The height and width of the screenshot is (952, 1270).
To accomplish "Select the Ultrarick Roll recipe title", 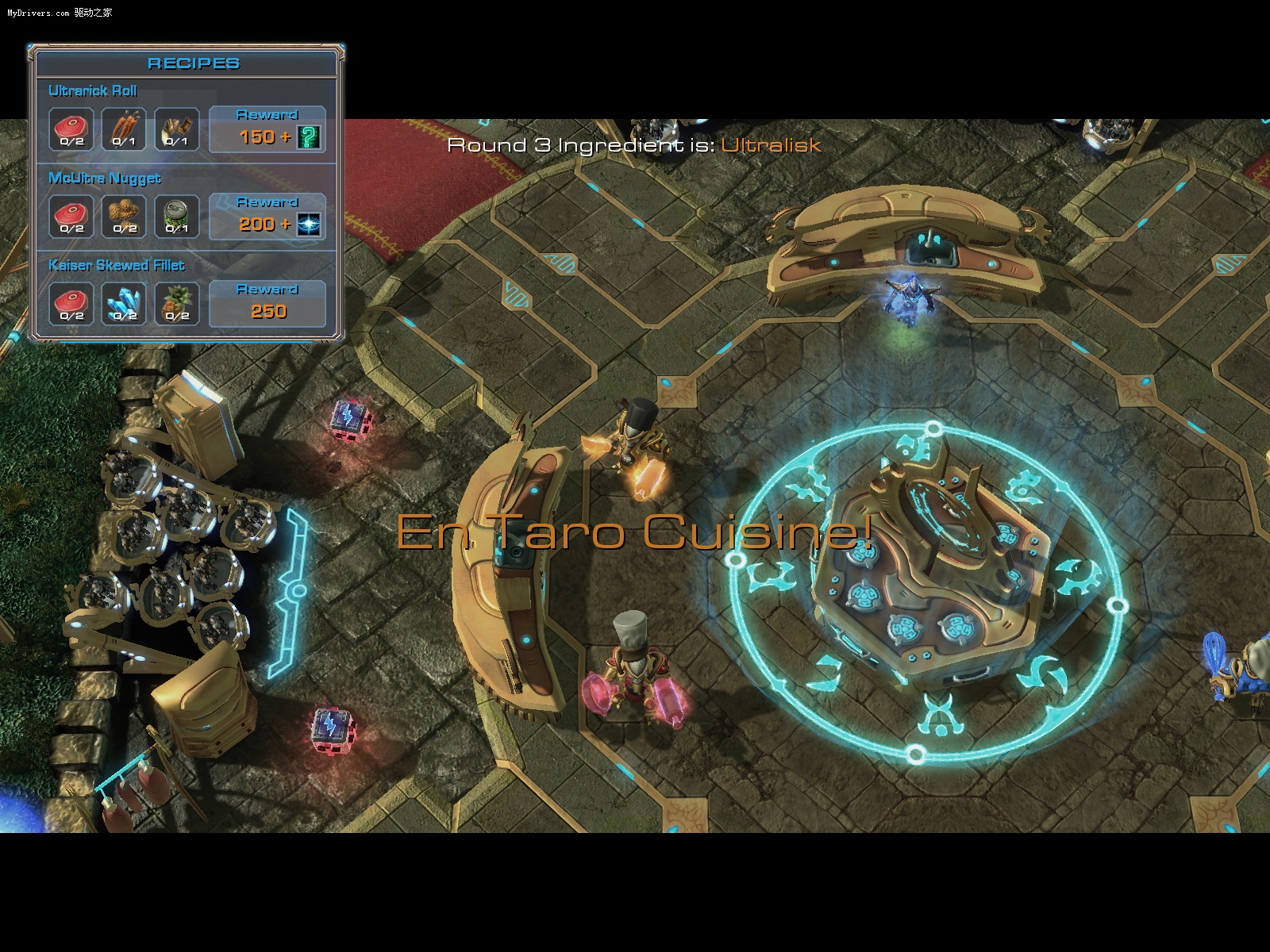I will pos(93,90).
